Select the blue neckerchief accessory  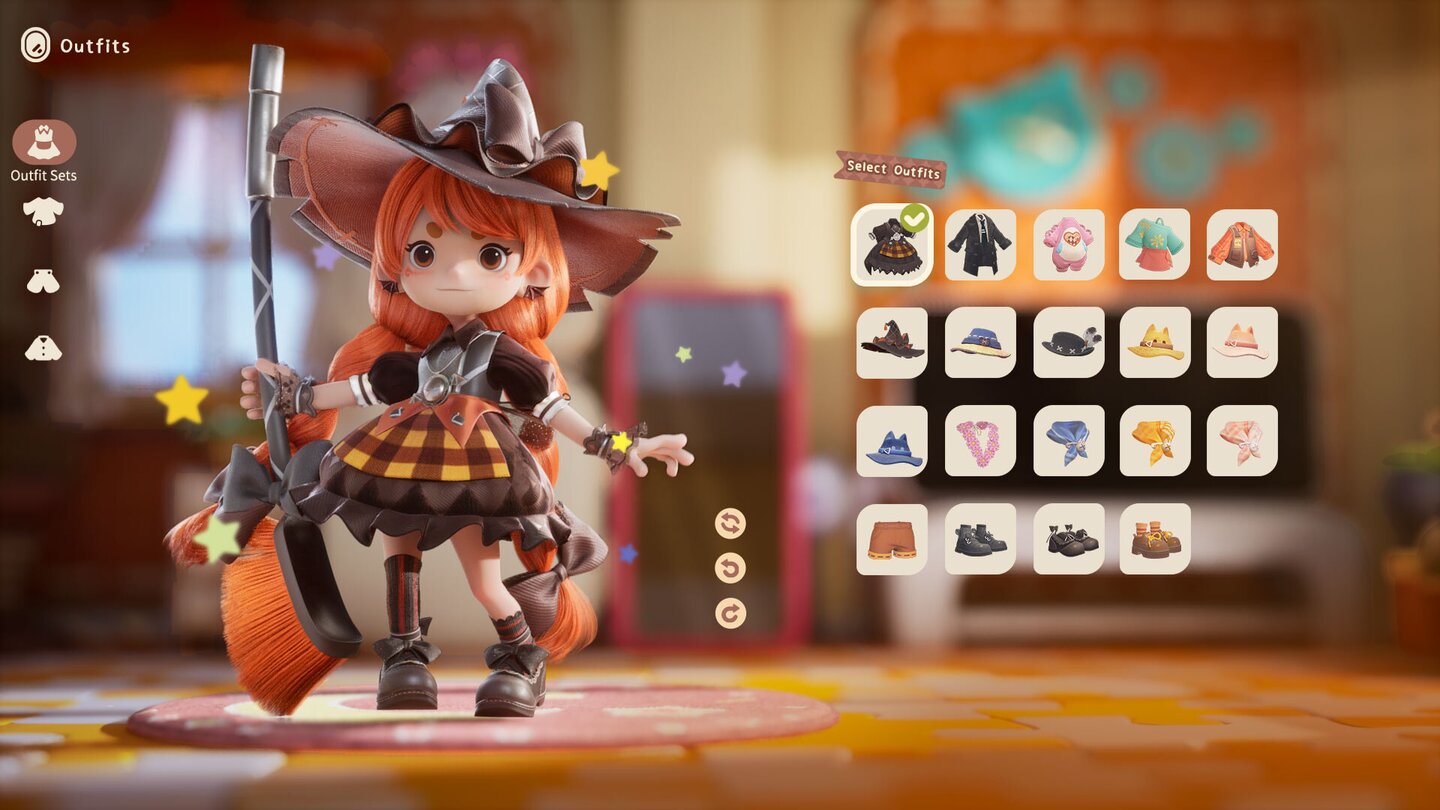(1067, 440)
